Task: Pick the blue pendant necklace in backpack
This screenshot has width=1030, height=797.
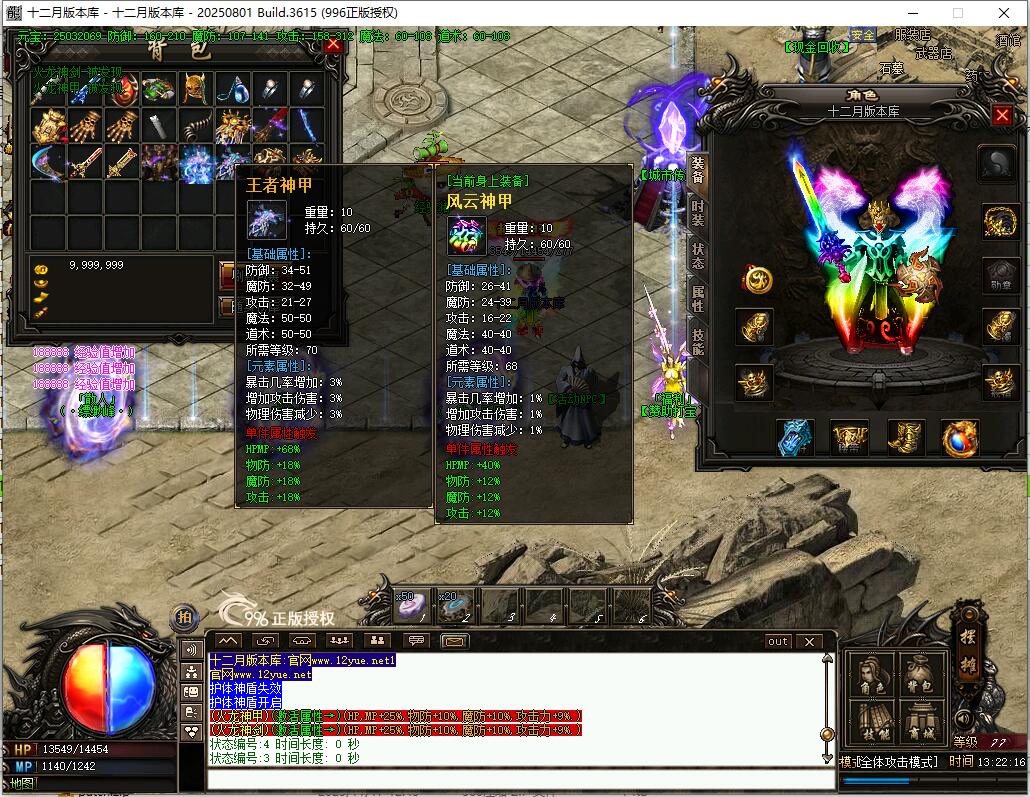Action: (233, 90)
